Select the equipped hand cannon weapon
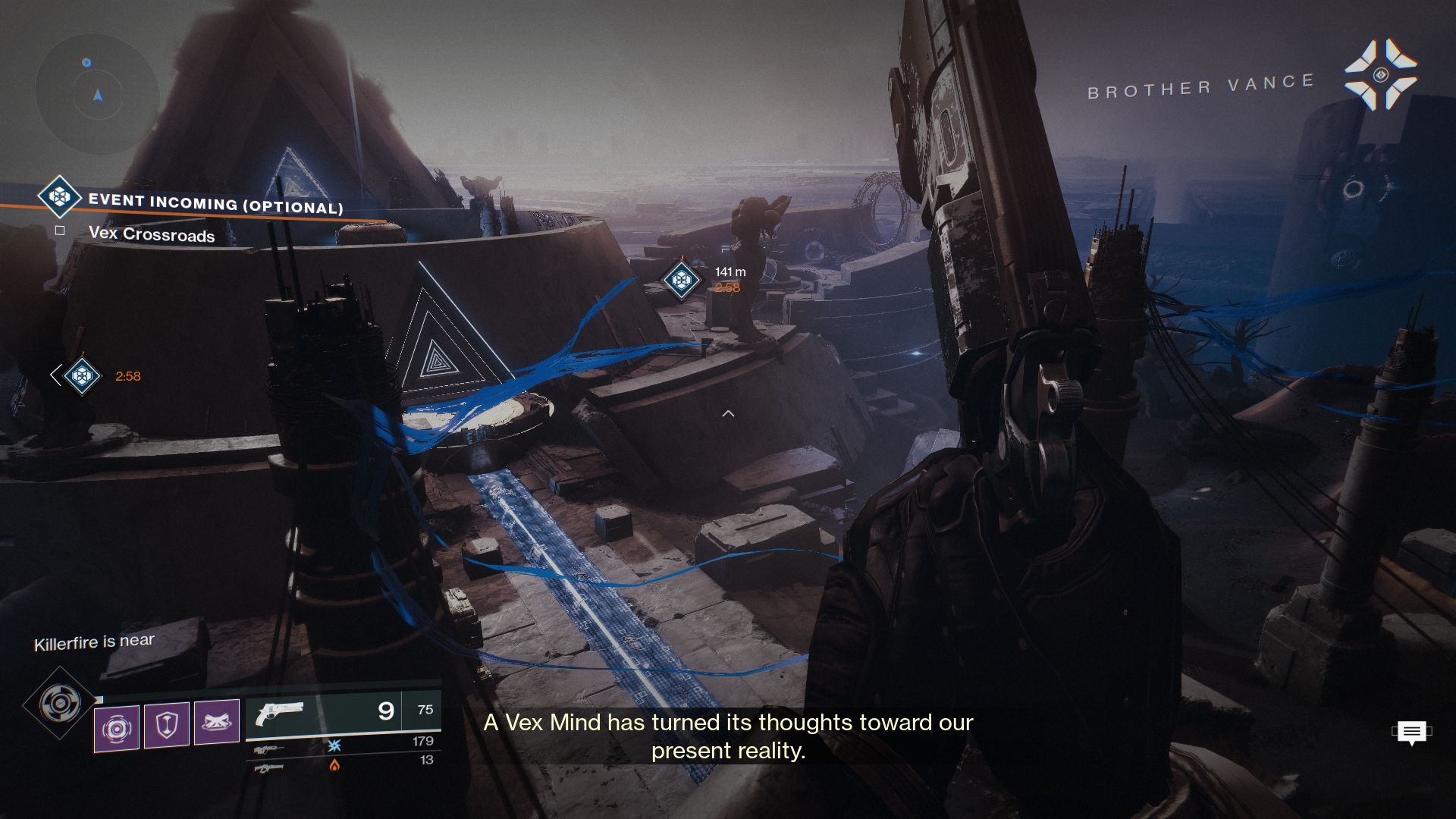 coord(280,713)
